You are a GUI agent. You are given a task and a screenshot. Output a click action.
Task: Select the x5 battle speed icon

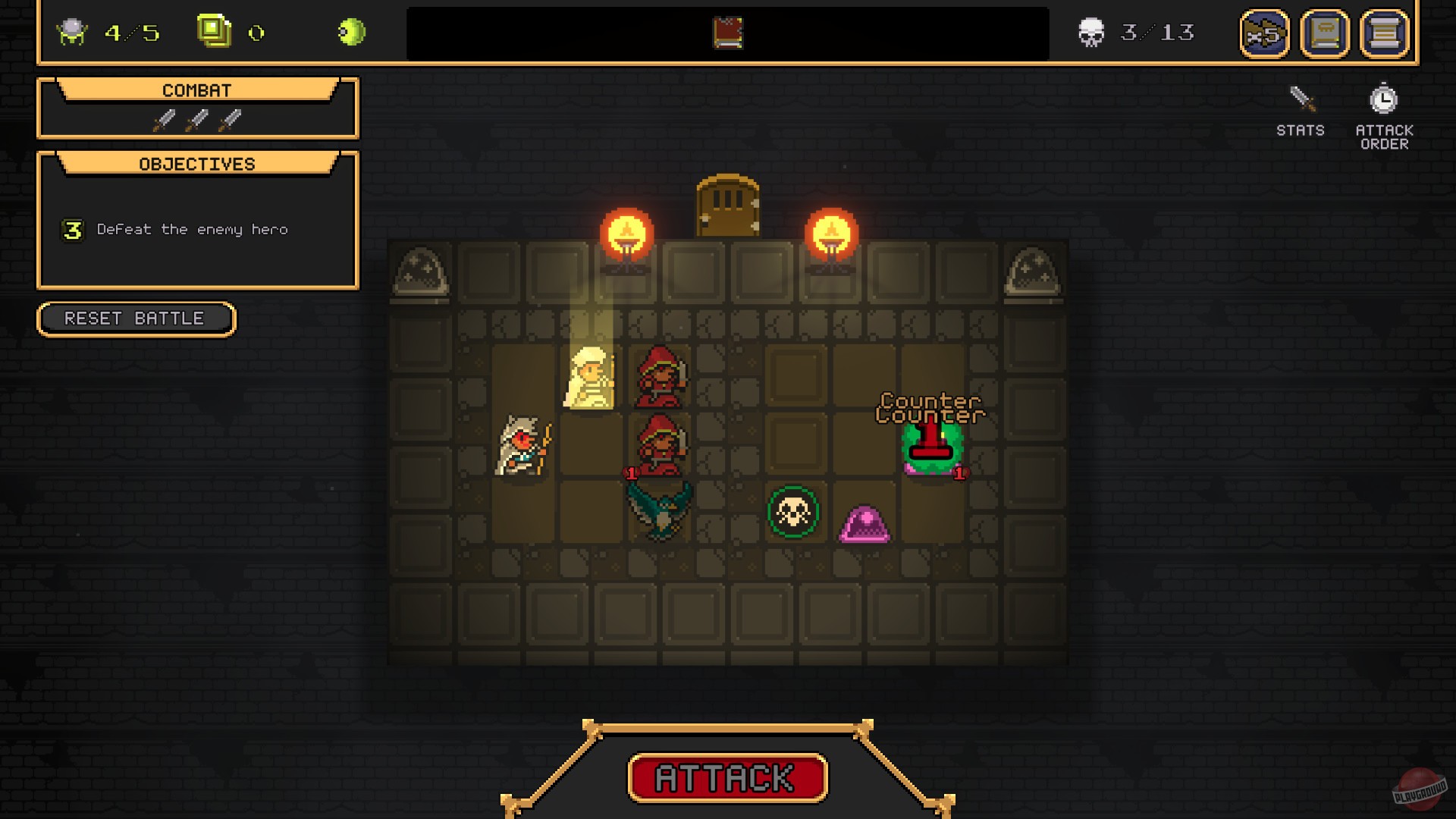[x=1263, y=33]
